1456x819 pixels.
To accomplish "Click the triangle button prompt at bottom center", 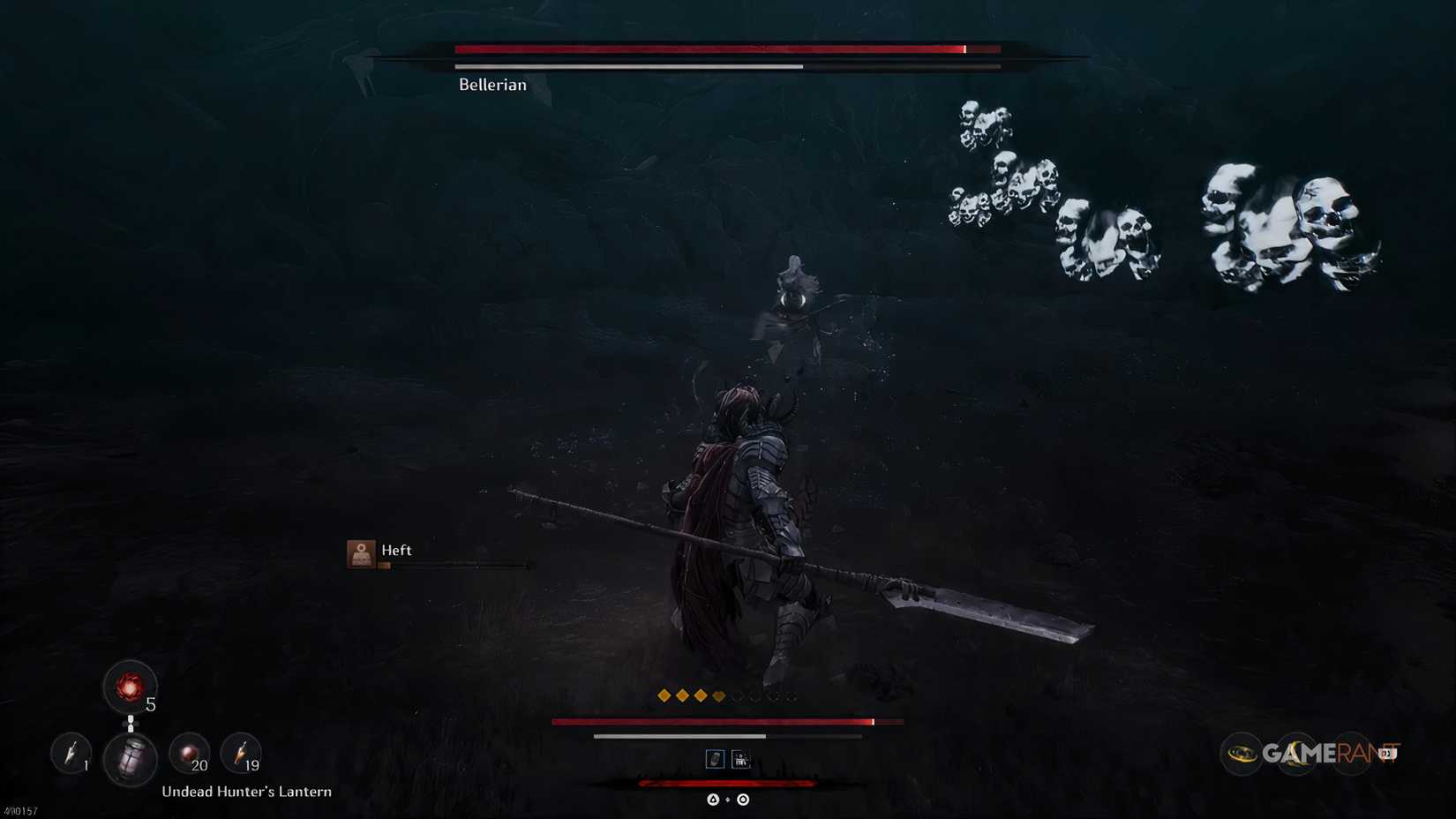I will point(713,800).
